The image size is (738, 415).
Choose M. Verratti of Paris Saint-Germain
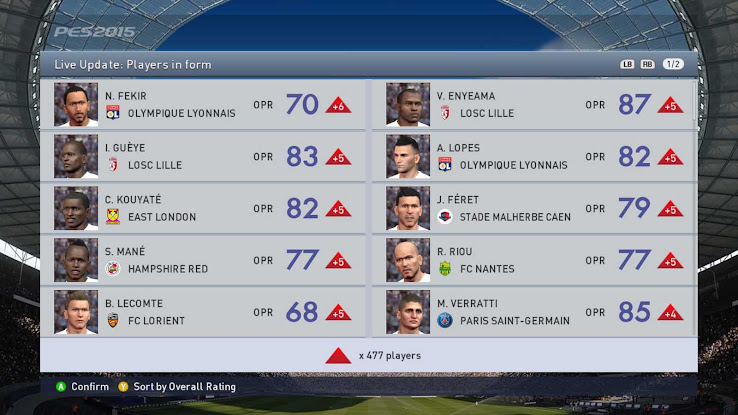tap(535, 312)
